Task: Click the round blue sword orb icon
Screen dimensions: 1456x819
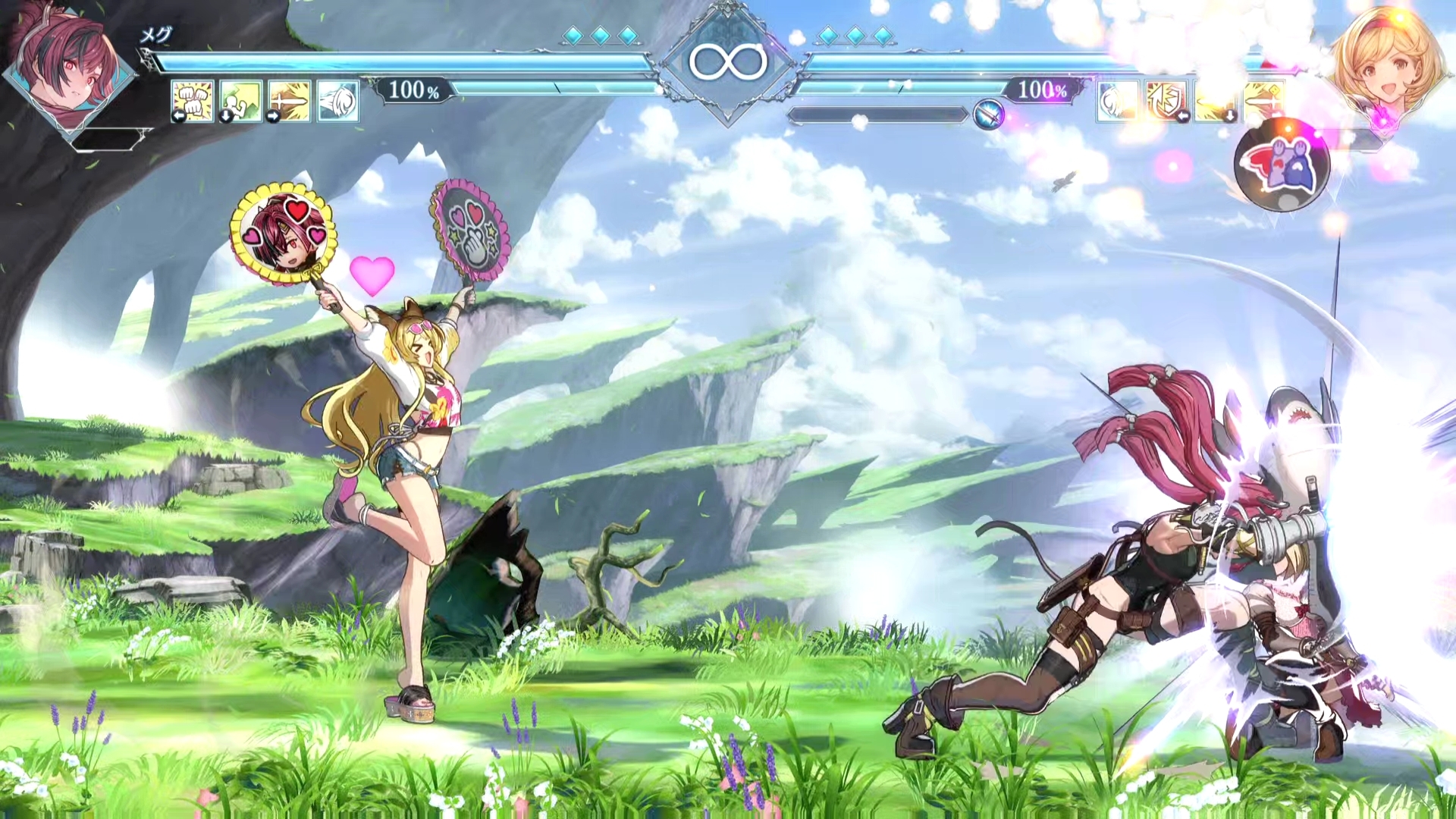Action: (988, 115)
